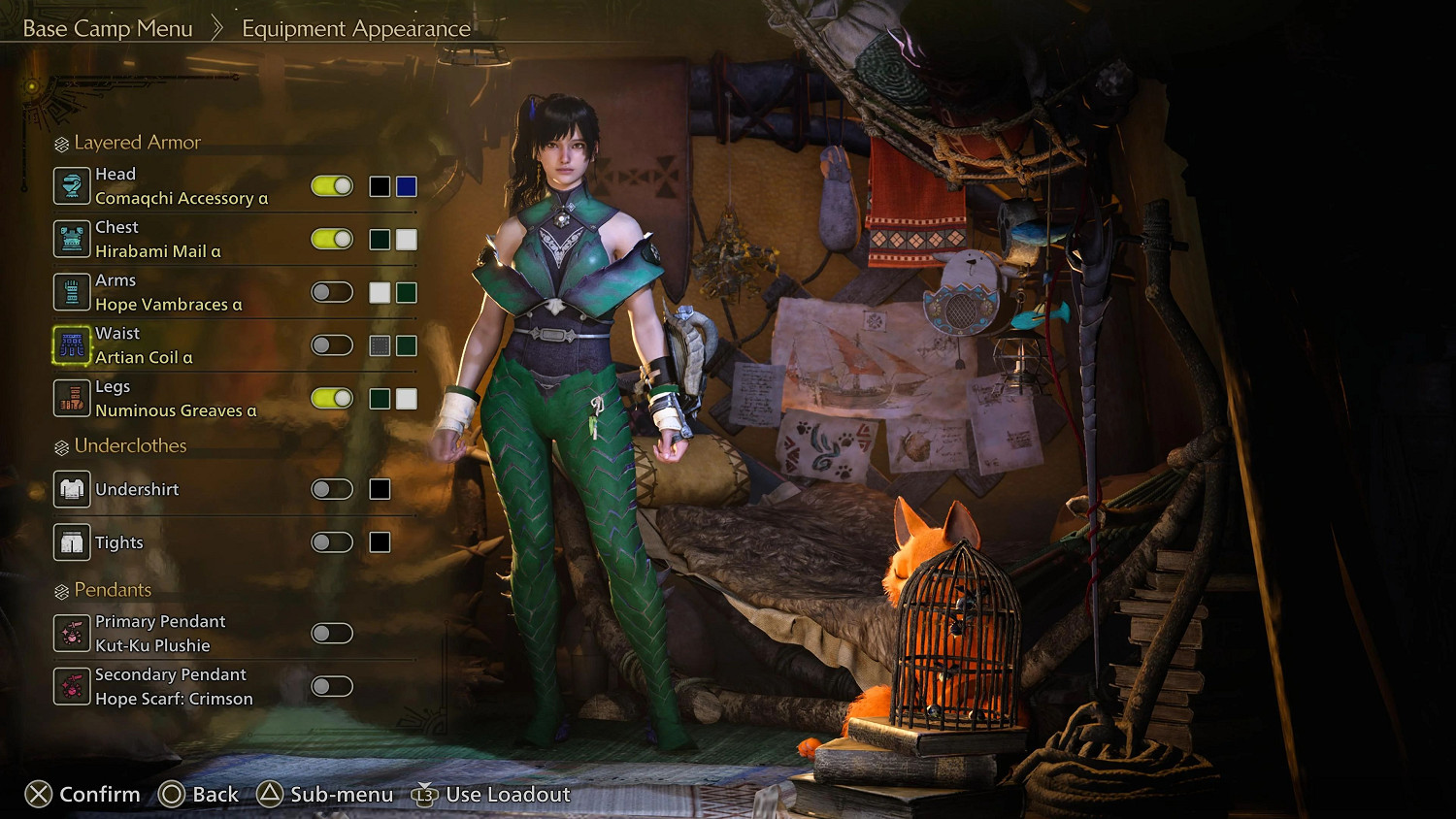Pick the blue Head color swatch
The height and width of the screenshot is (819, 1456).
pyautogui.click(x=407, y=186)
